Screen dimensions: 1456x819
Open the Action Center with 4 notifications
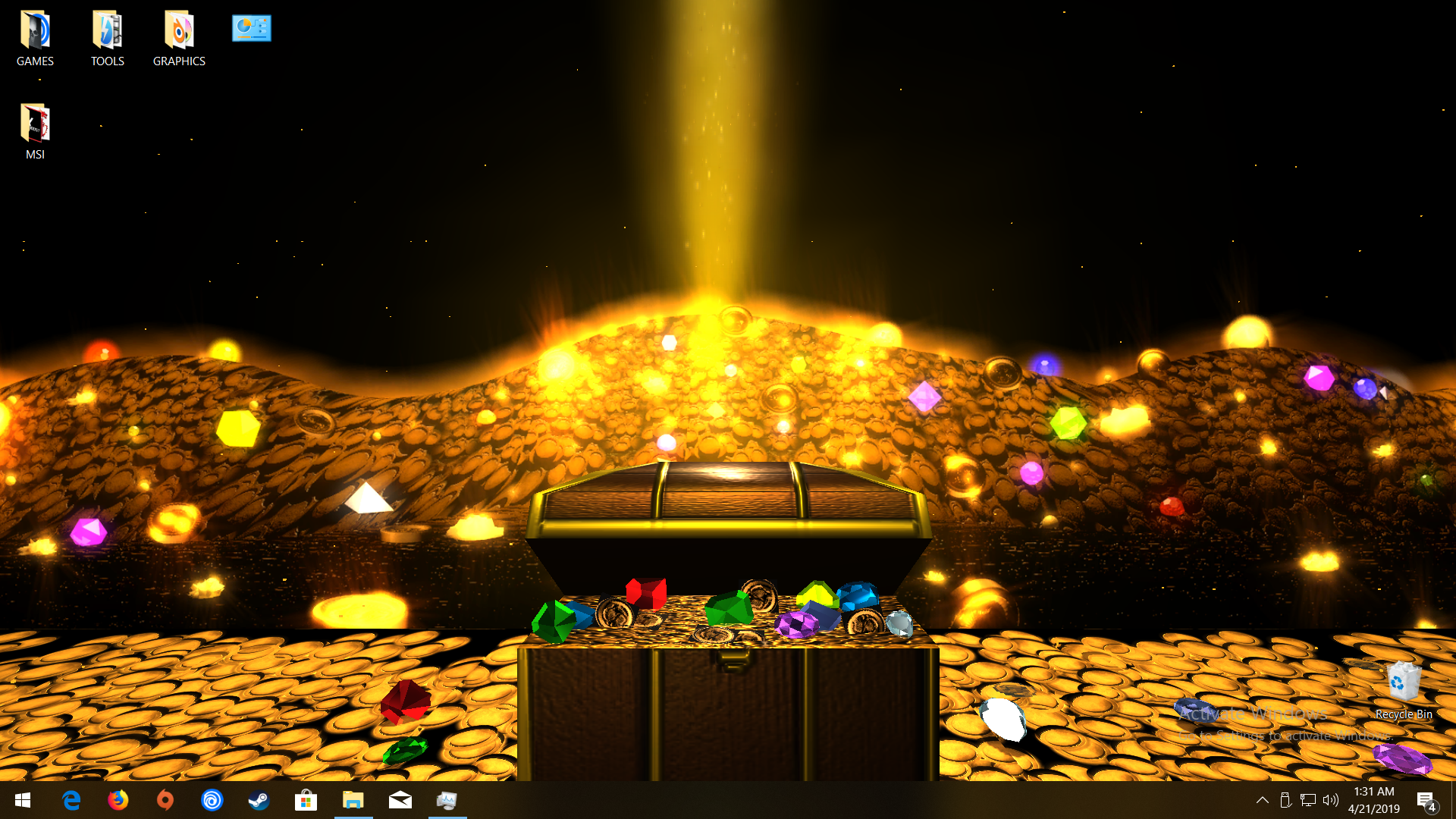pos(1429,801)
